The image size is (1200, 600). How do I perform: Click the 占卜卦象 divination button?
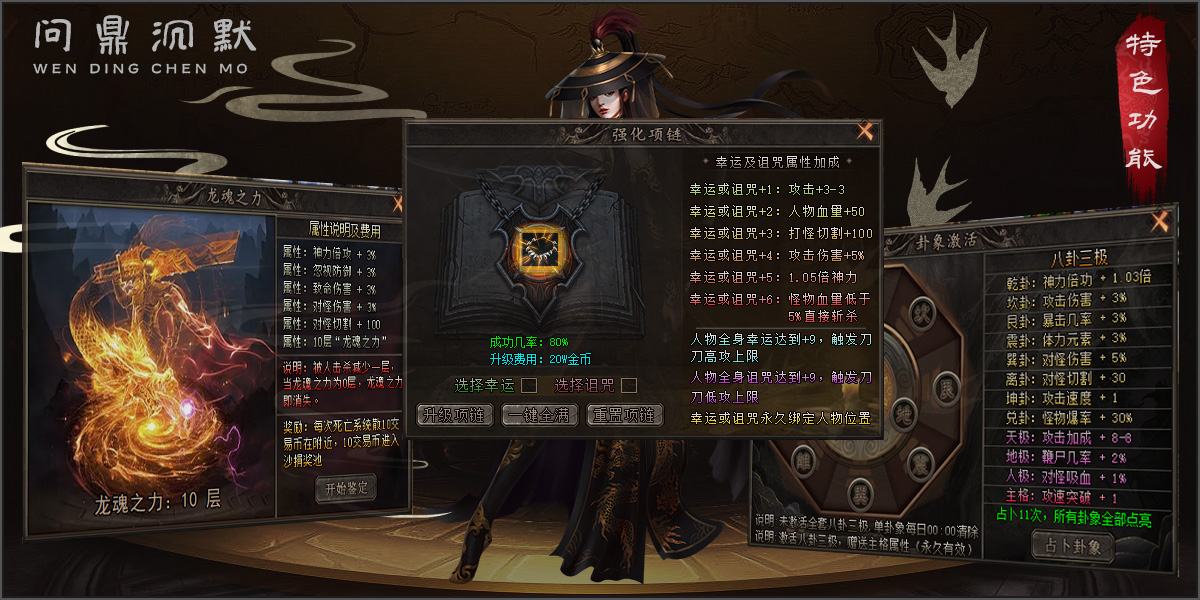pos(1072,546)
